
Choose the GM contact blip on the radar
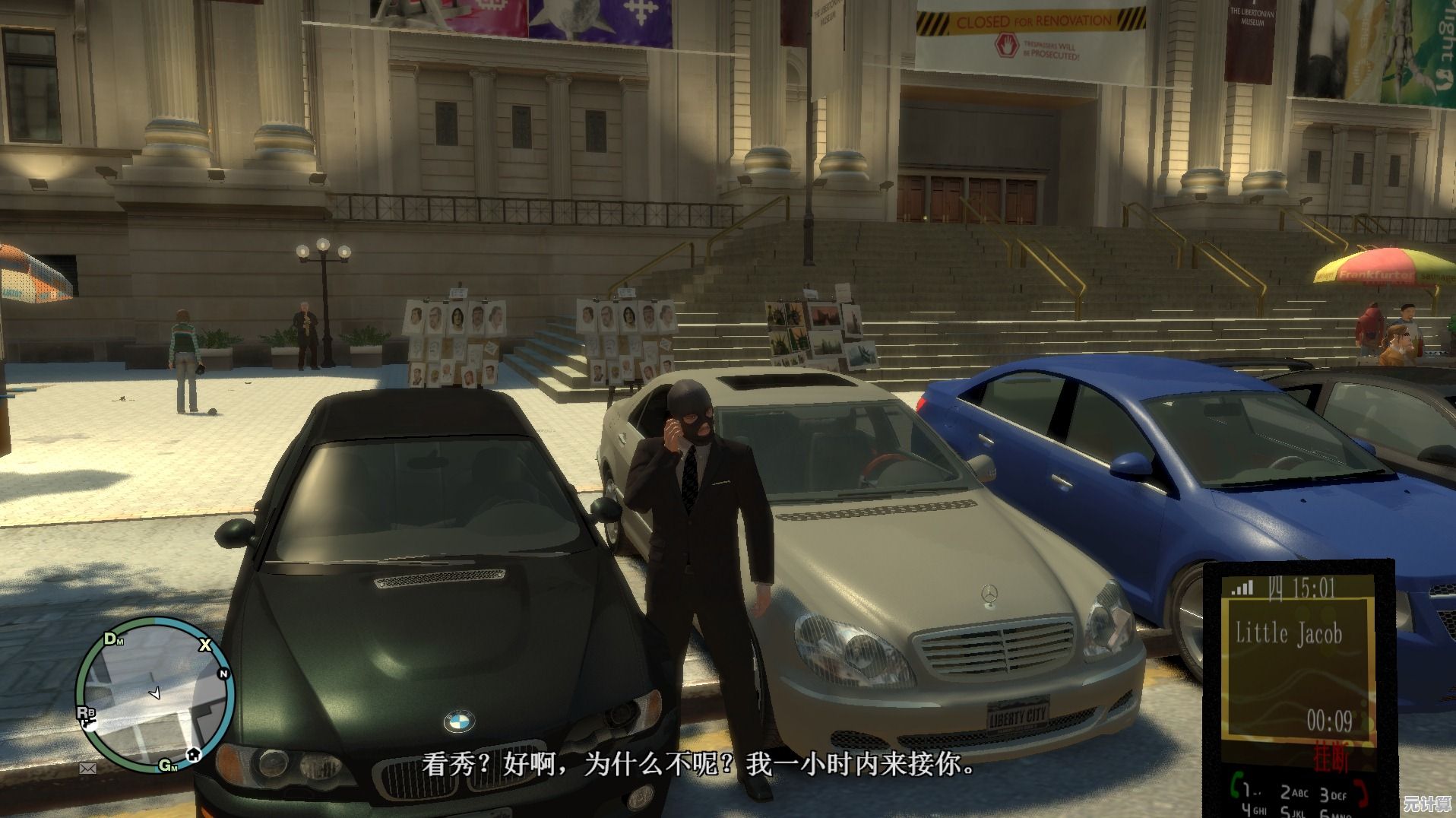[x=168, y=765]
